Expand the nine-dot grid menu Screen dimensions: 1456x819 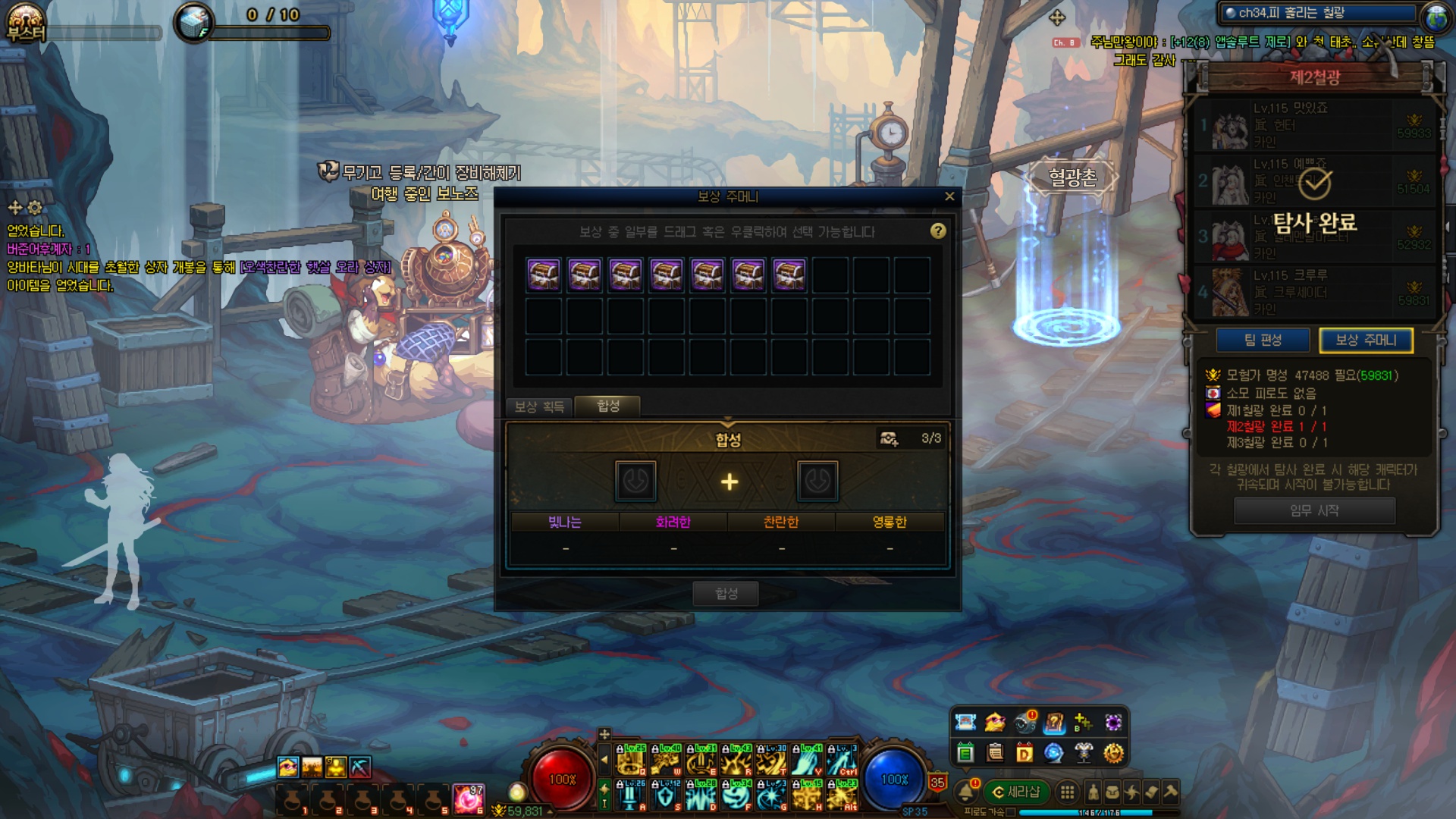1067,792
